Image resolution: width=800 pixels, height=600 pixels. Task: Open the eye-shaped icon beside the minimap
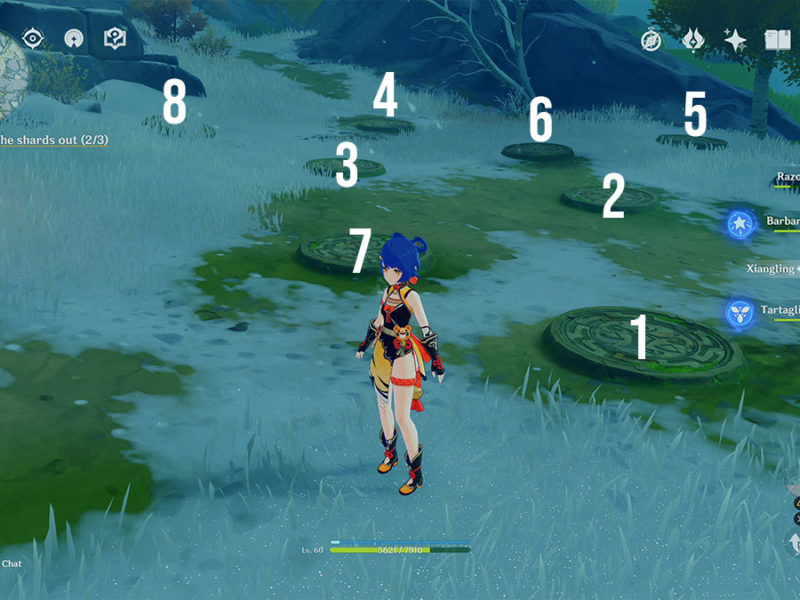coord(33,38)
